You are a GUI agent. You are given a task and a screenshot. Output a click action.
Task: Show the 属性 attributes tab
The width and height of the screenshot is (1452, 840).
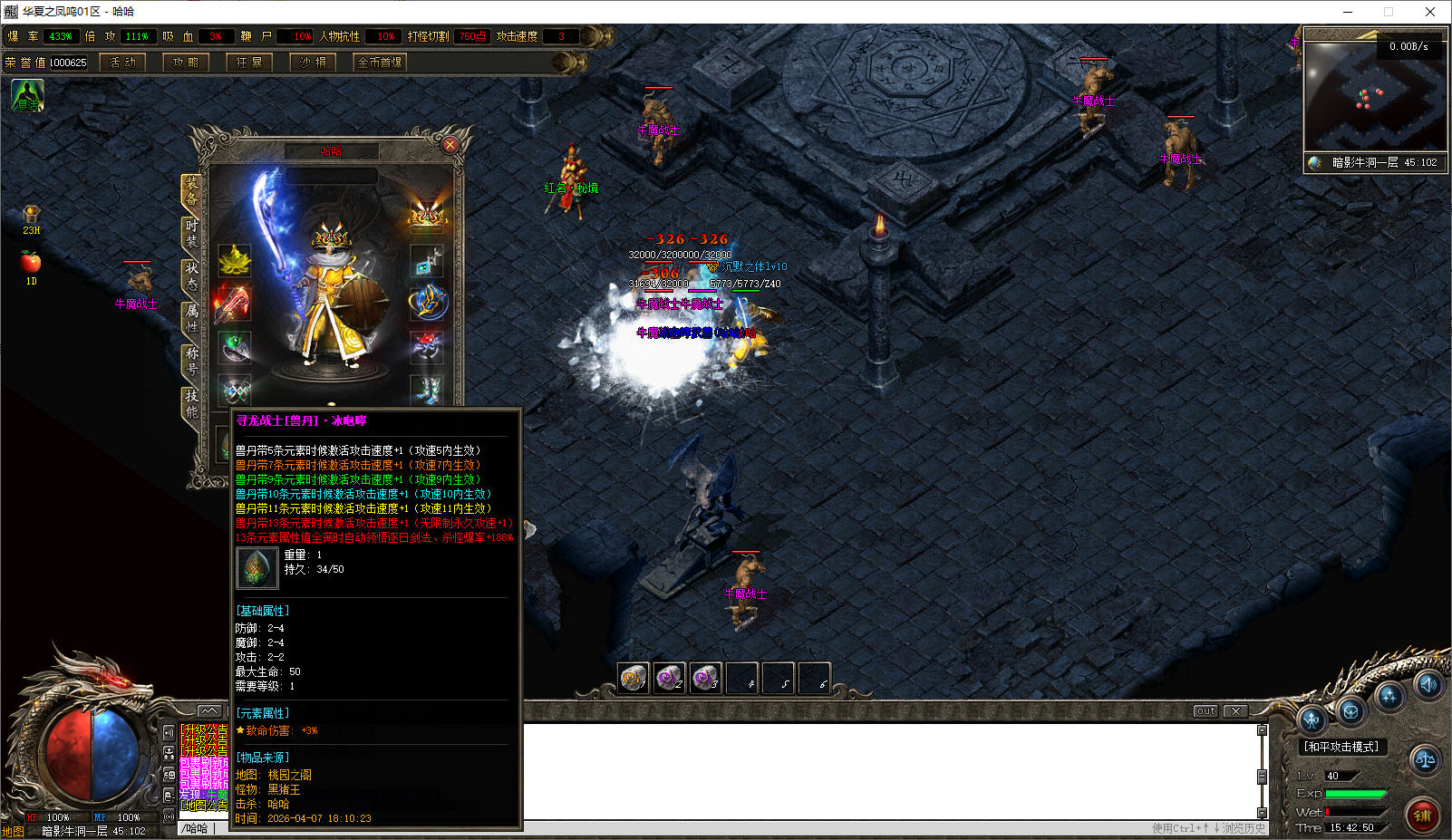[x=191, y=318]
